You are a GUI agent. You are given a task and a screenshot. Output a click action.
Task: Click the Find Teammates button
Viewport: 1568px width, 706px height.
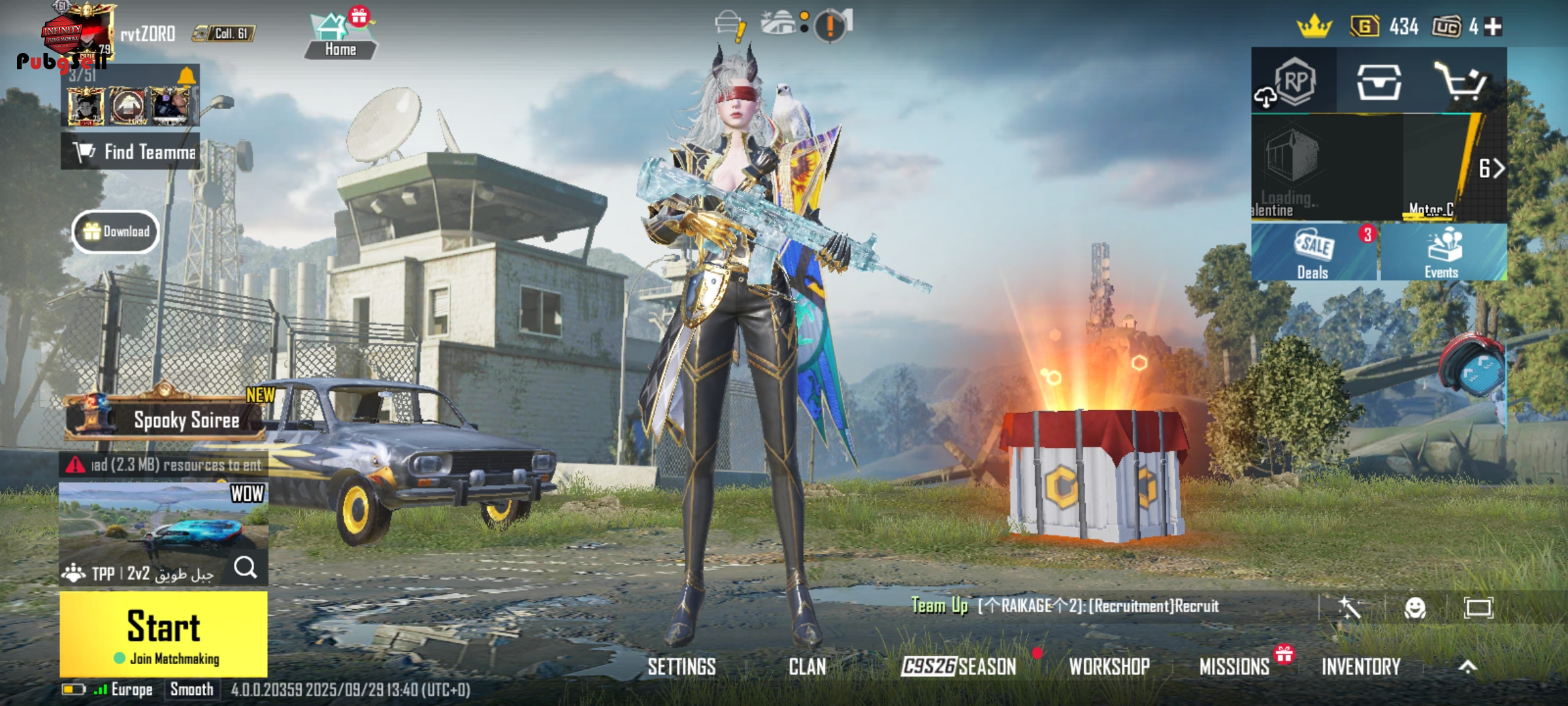click(131, 152)
